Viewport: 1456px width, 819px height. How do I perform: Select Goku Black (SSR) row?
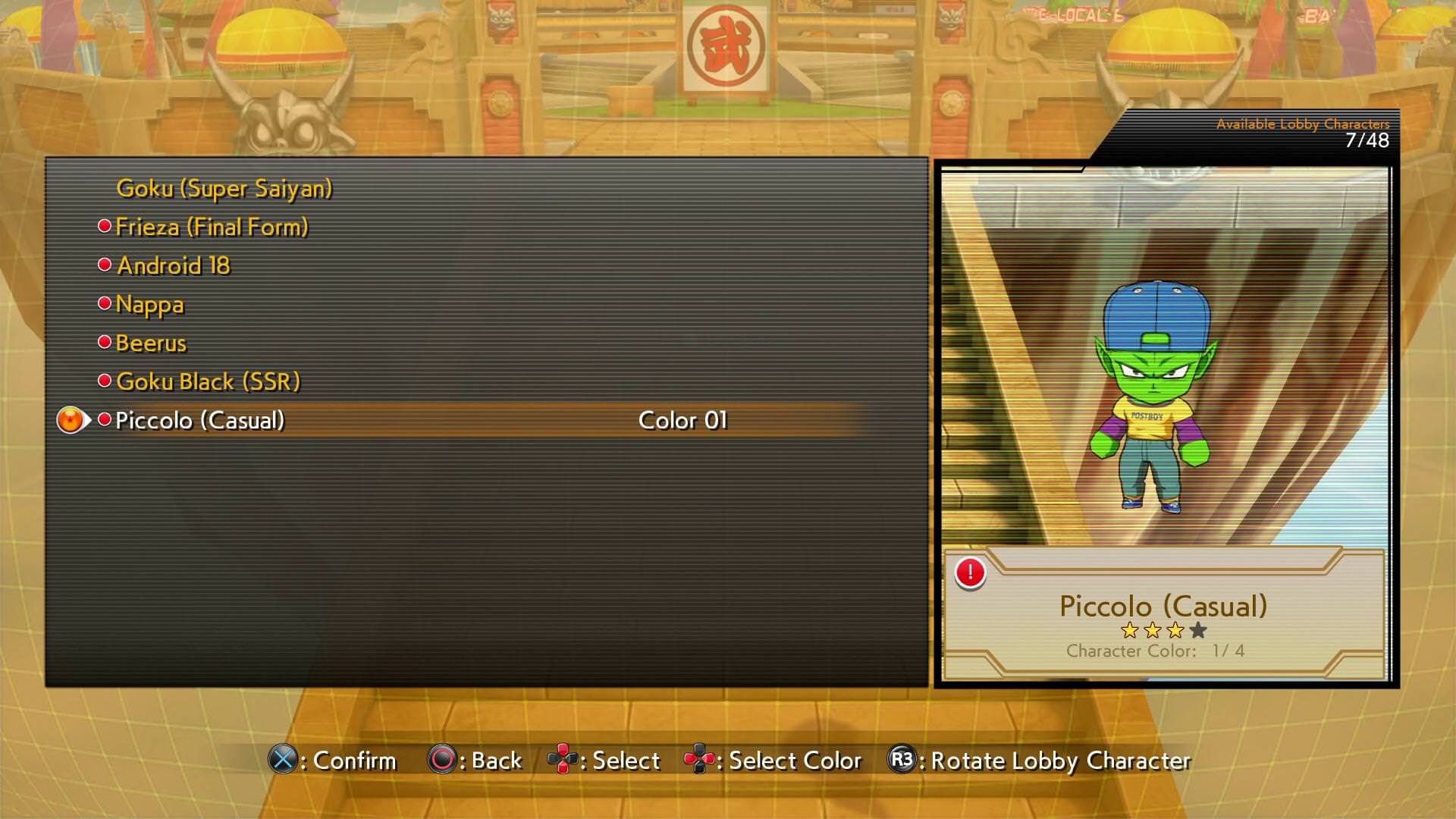pos(208,381)
